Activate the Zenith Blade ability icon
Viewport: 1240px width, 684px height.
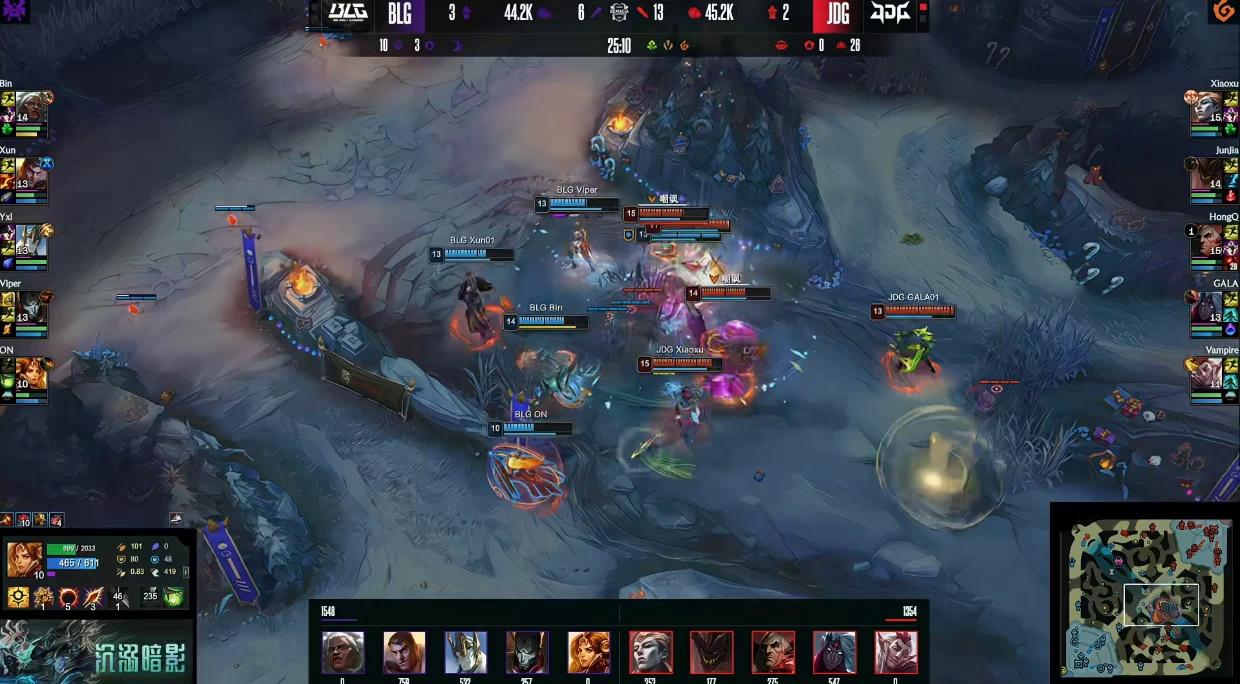tap(93, 597)
